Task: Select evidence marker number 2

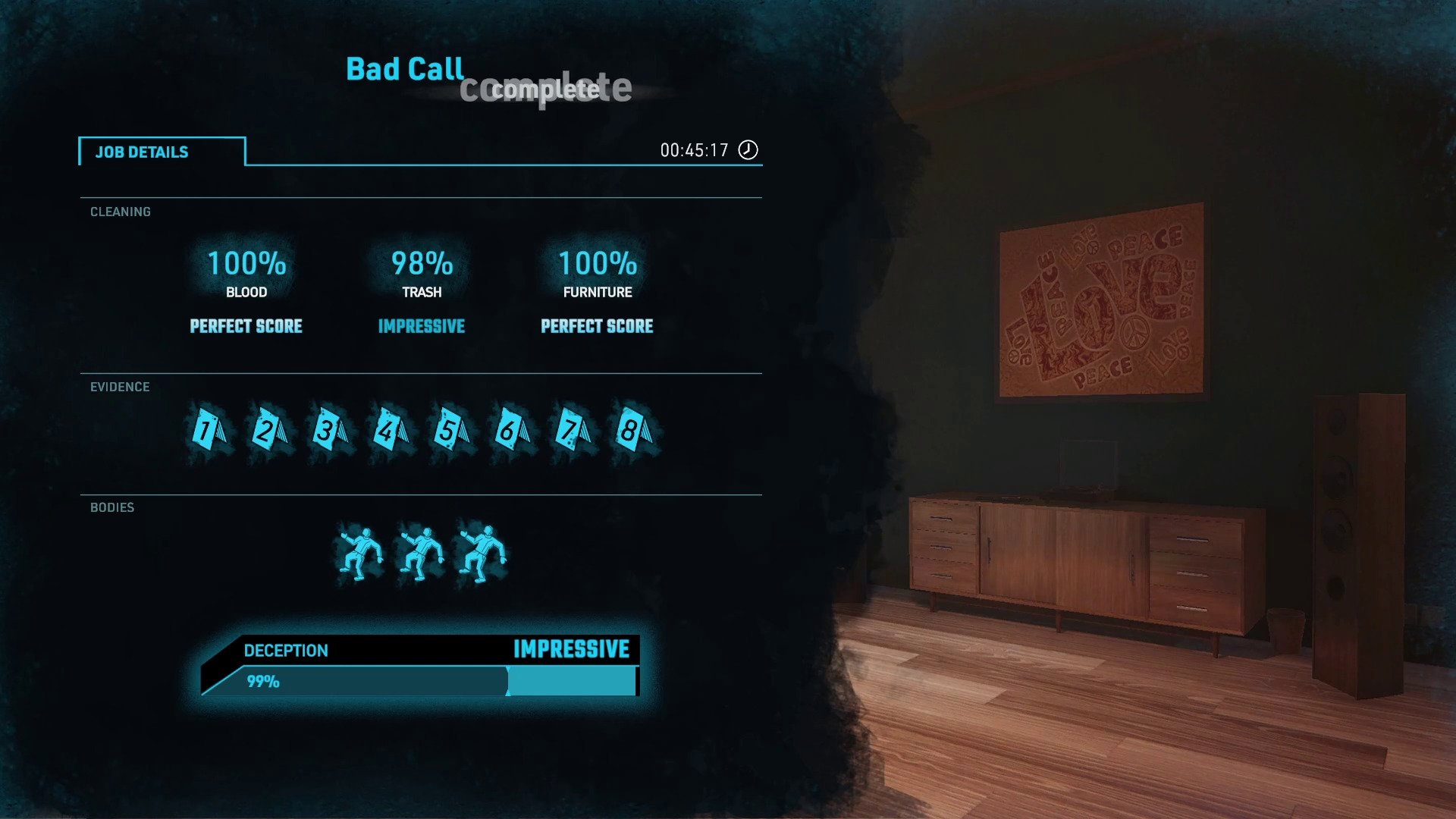Action: pos(268,431)
